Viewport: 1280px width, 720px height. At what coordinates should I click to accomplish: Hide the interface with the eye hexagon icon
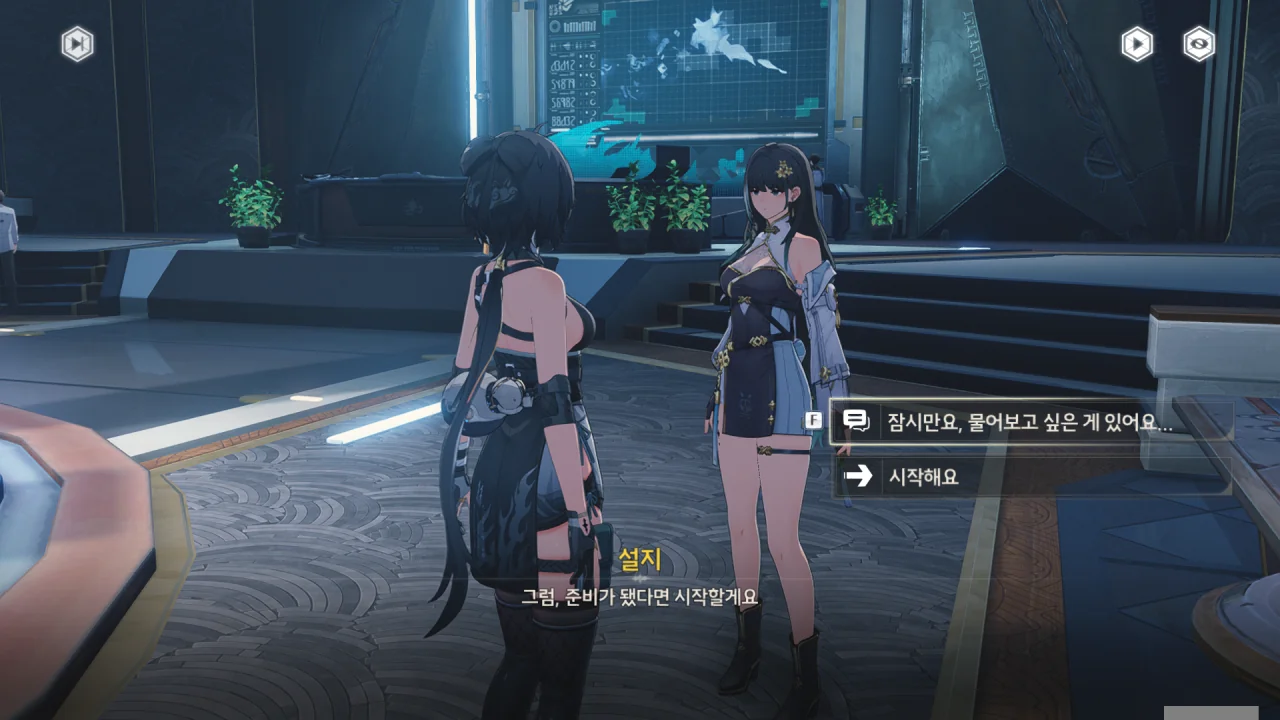click(1198, 44)
